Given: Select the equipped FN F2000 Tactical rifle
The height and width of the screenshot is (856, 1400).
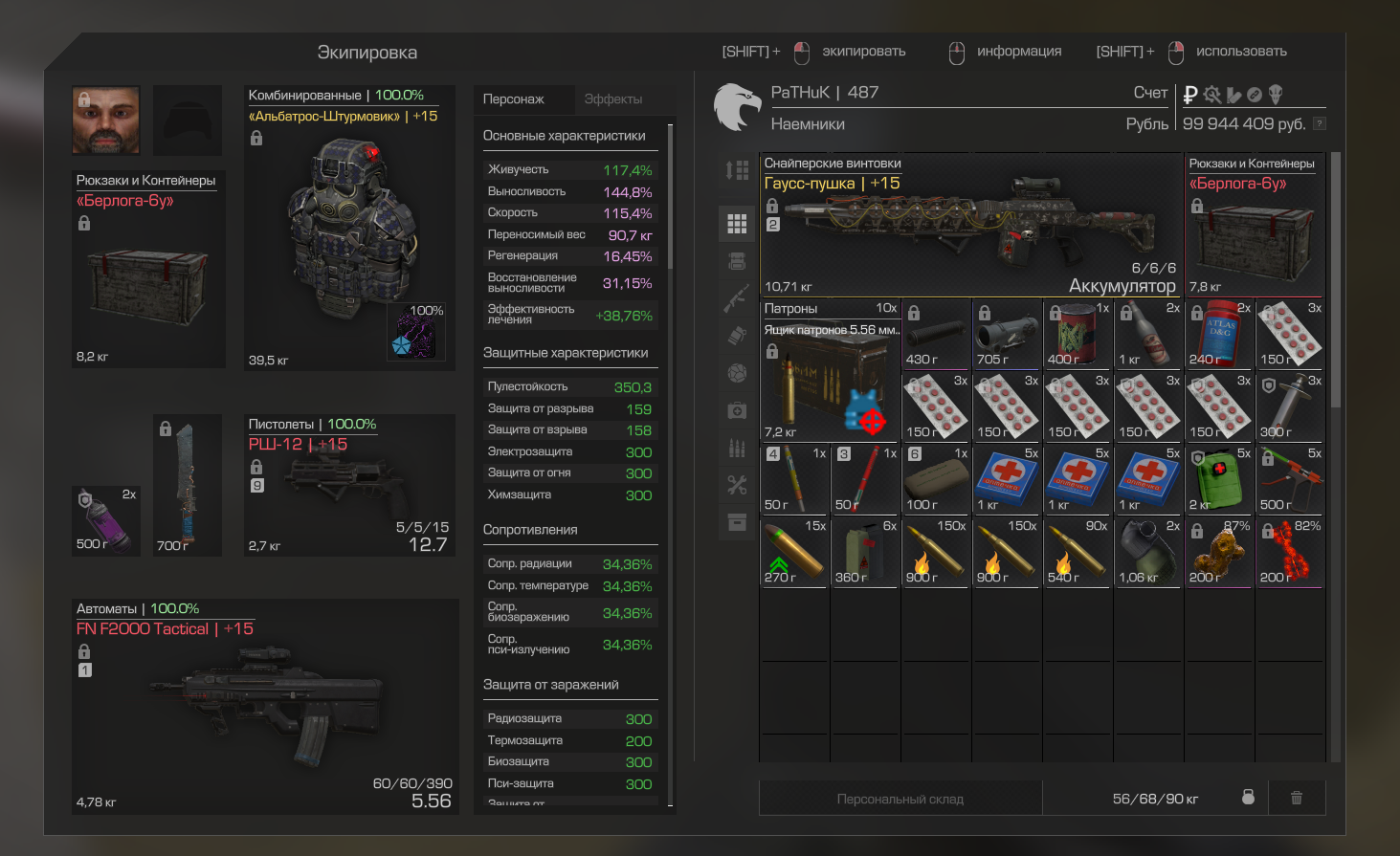Looking at the screenshot, I should 265,710.
